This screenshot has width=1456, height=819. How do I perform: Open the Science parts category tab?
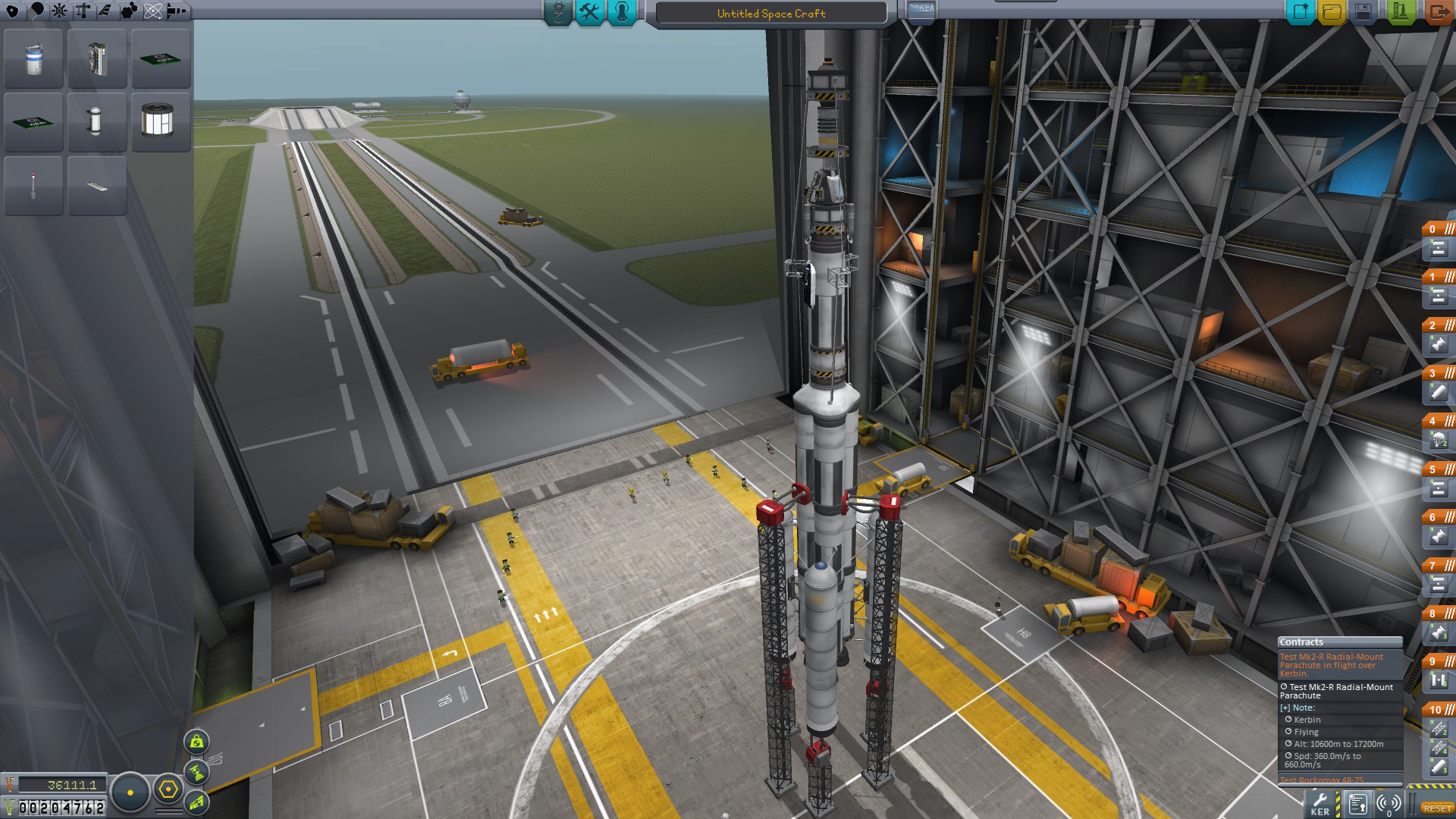152,11
